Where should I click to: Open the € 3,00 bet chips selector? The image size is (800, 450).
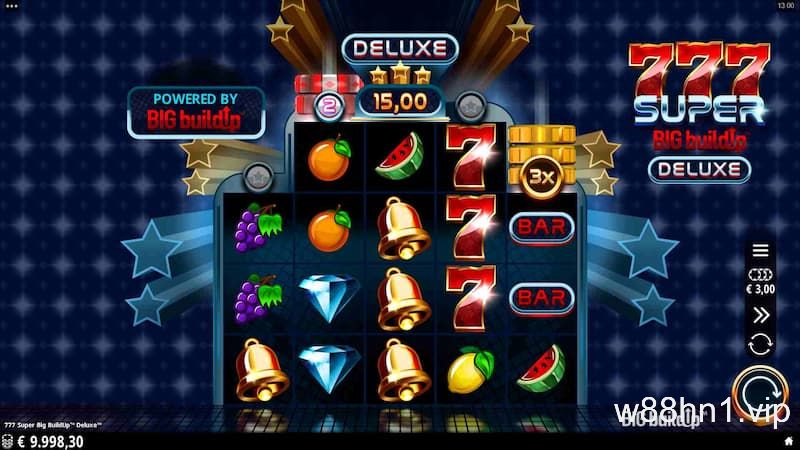click(x=761, y=281)
